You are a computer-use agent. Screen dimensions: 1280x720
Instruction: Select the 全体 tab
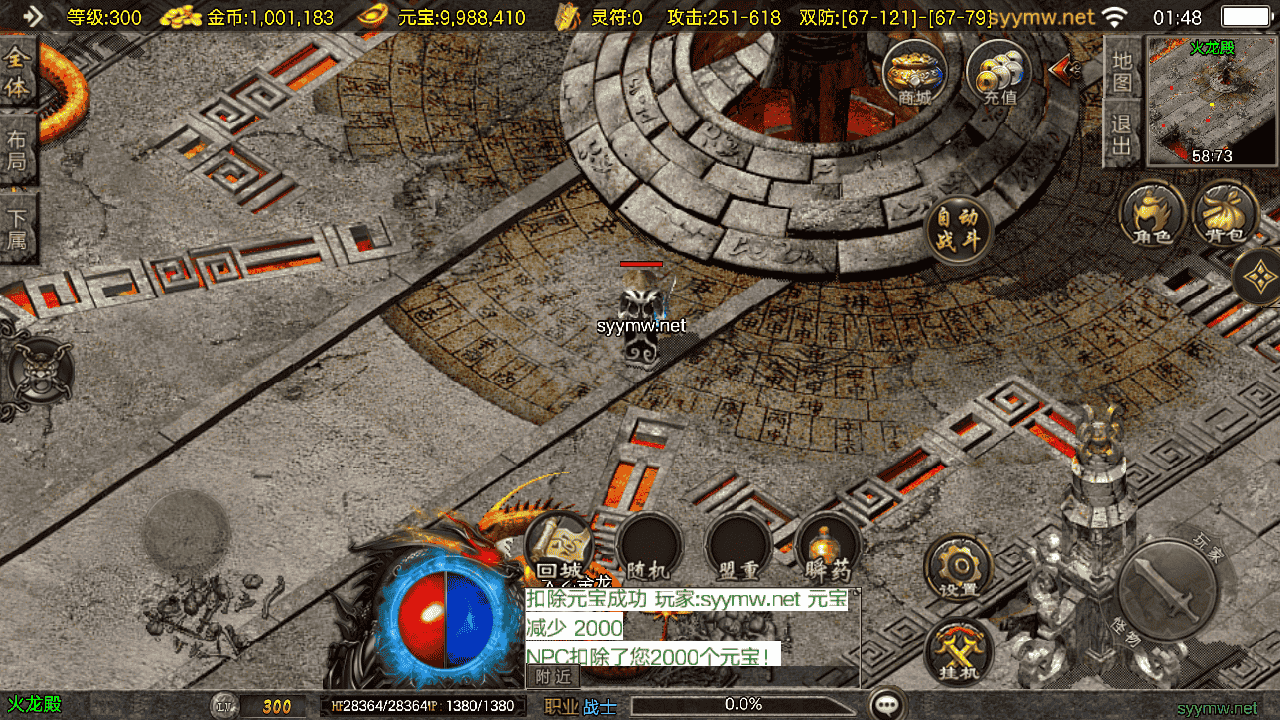click(18, 73)
